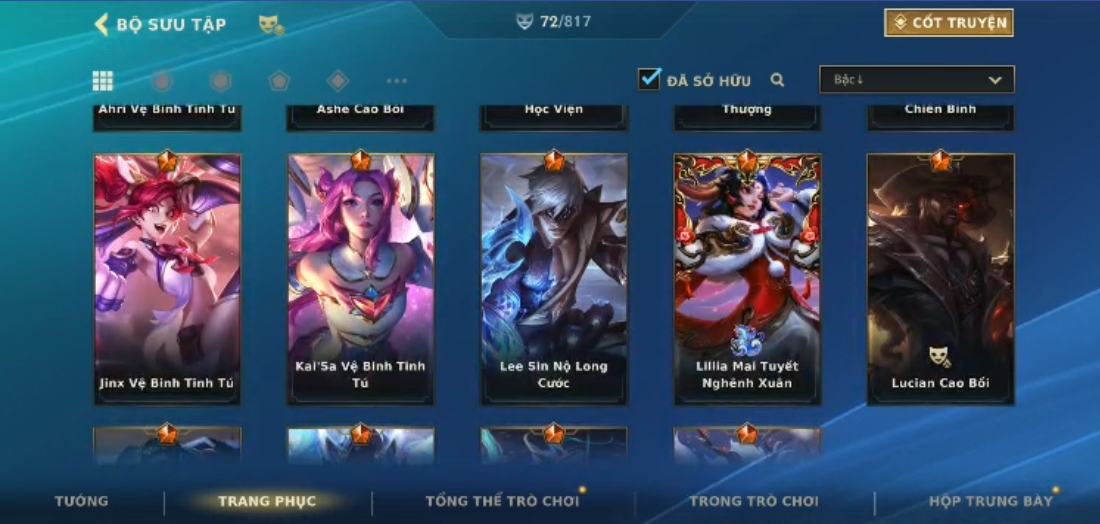The width and height of the screenshot is (1100, 524).
Task: Open the Tổng Thể Trò Chơi tab
Action: [x=502, y=501]
